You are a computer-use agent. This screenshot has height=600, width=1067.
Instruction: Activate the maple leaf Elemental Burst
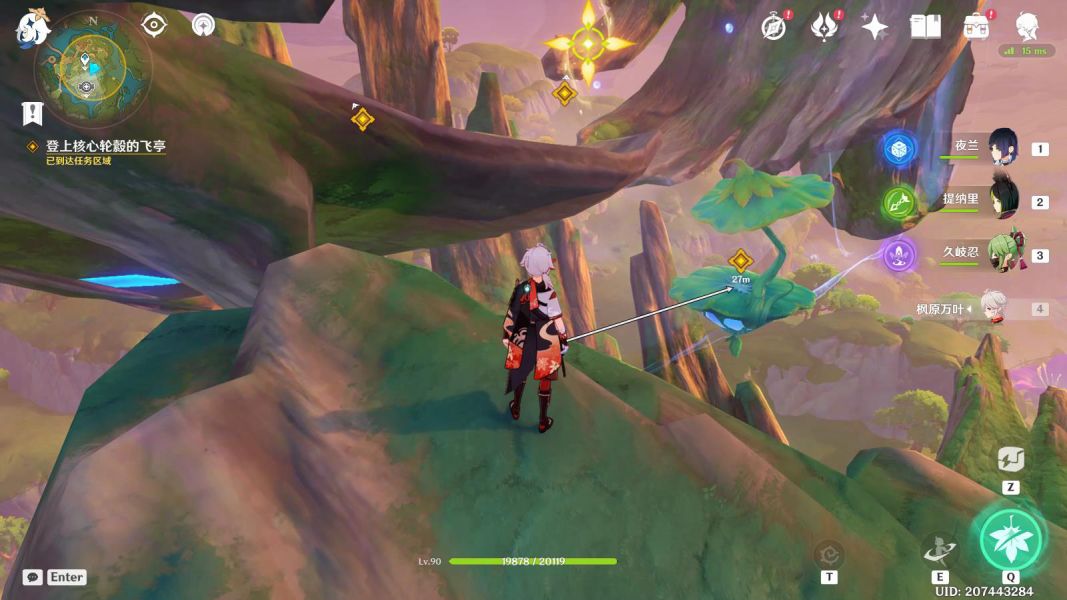(x=1010, y=539)
